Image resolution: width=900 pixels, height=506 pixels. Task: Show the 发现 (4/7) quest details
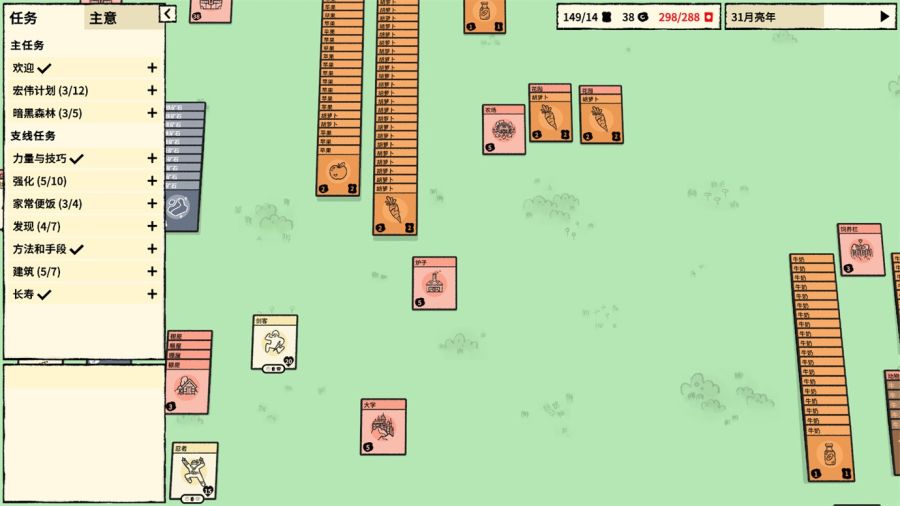152,226
